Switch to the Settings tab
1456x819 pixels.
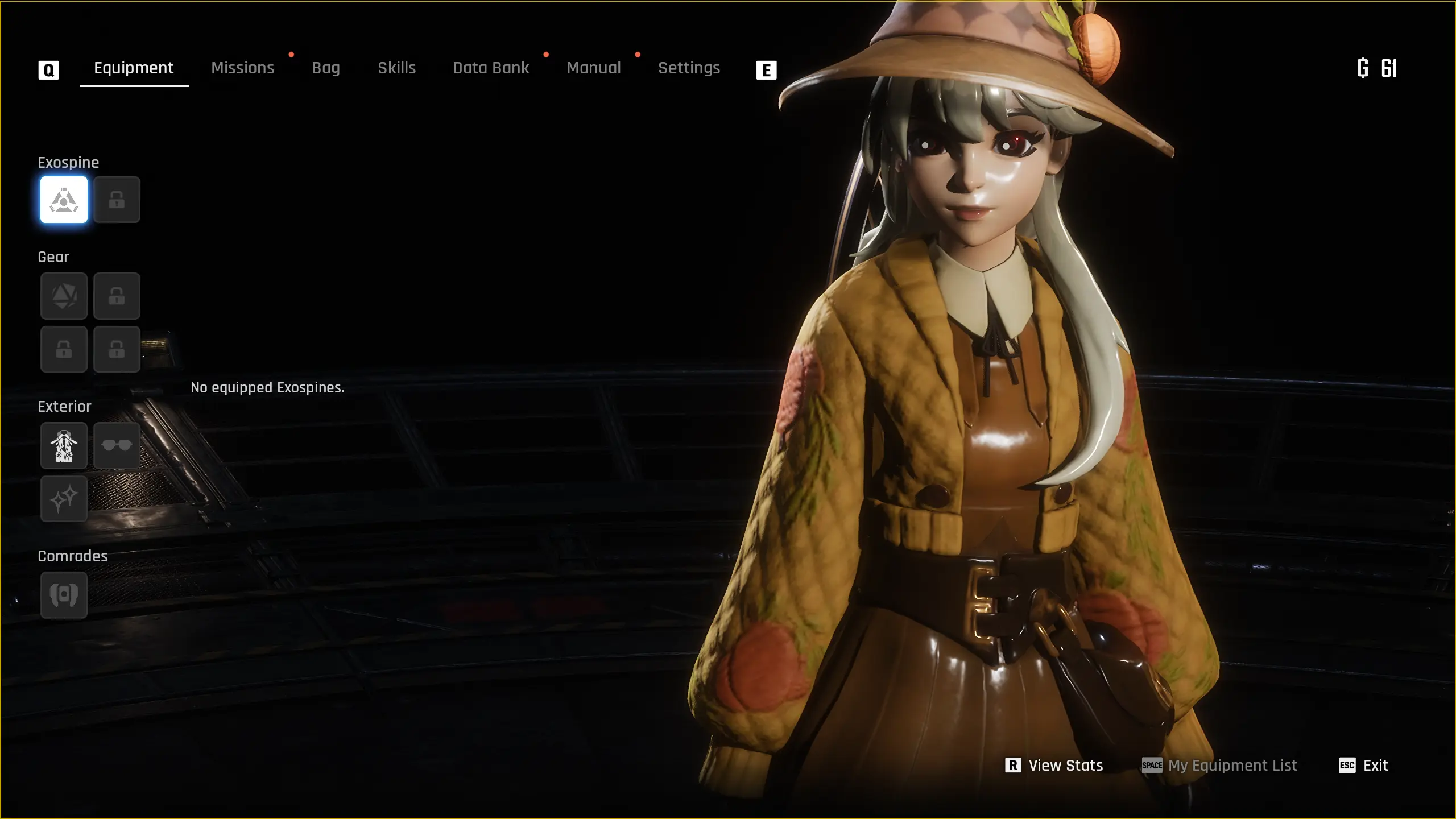[689, 68]
